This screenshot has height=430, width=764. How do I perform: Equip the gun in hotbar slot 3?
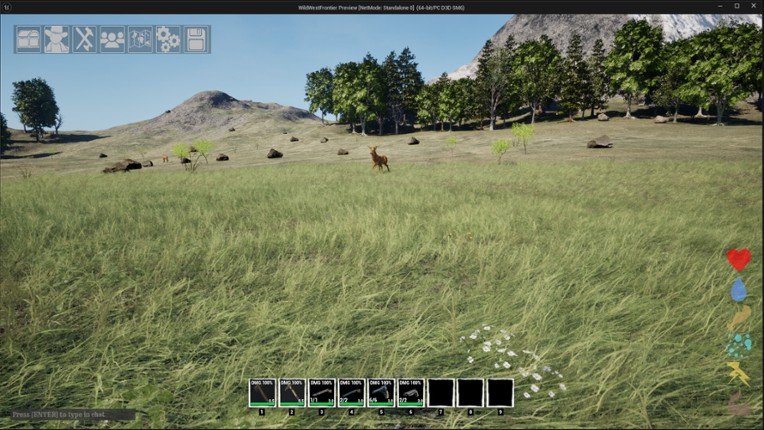tap(322, 392)
